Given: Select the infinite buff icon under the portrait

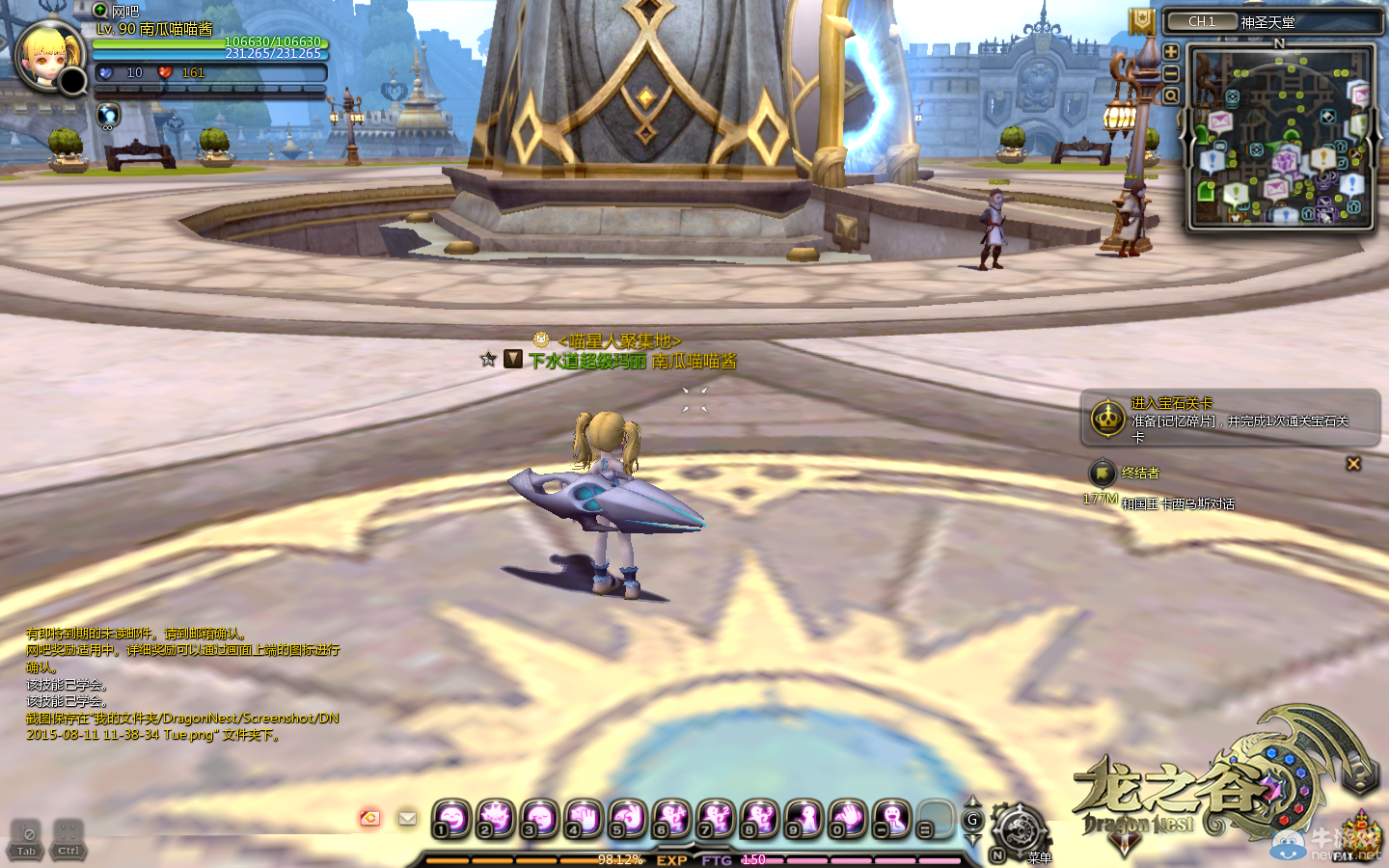Looking at the screenshot, I should click(108, 115).
